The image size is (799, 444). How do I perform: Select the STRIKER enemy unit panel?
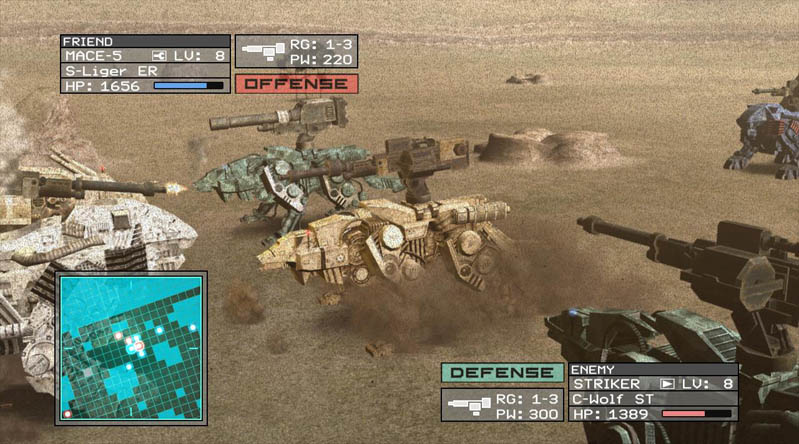point(653,391)
